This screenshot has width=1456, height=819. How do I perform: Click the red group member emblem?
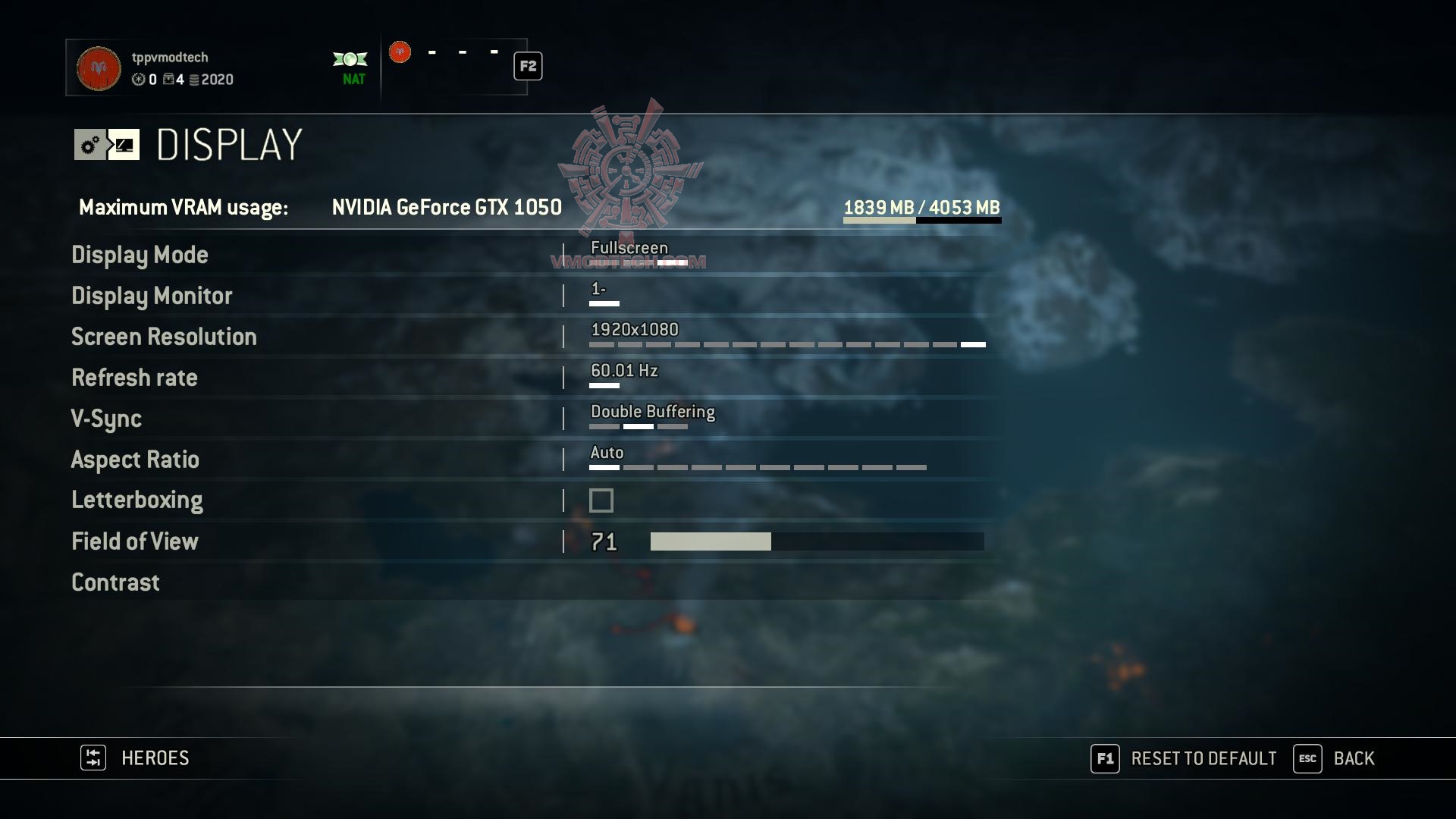click(x=400, y=52)
